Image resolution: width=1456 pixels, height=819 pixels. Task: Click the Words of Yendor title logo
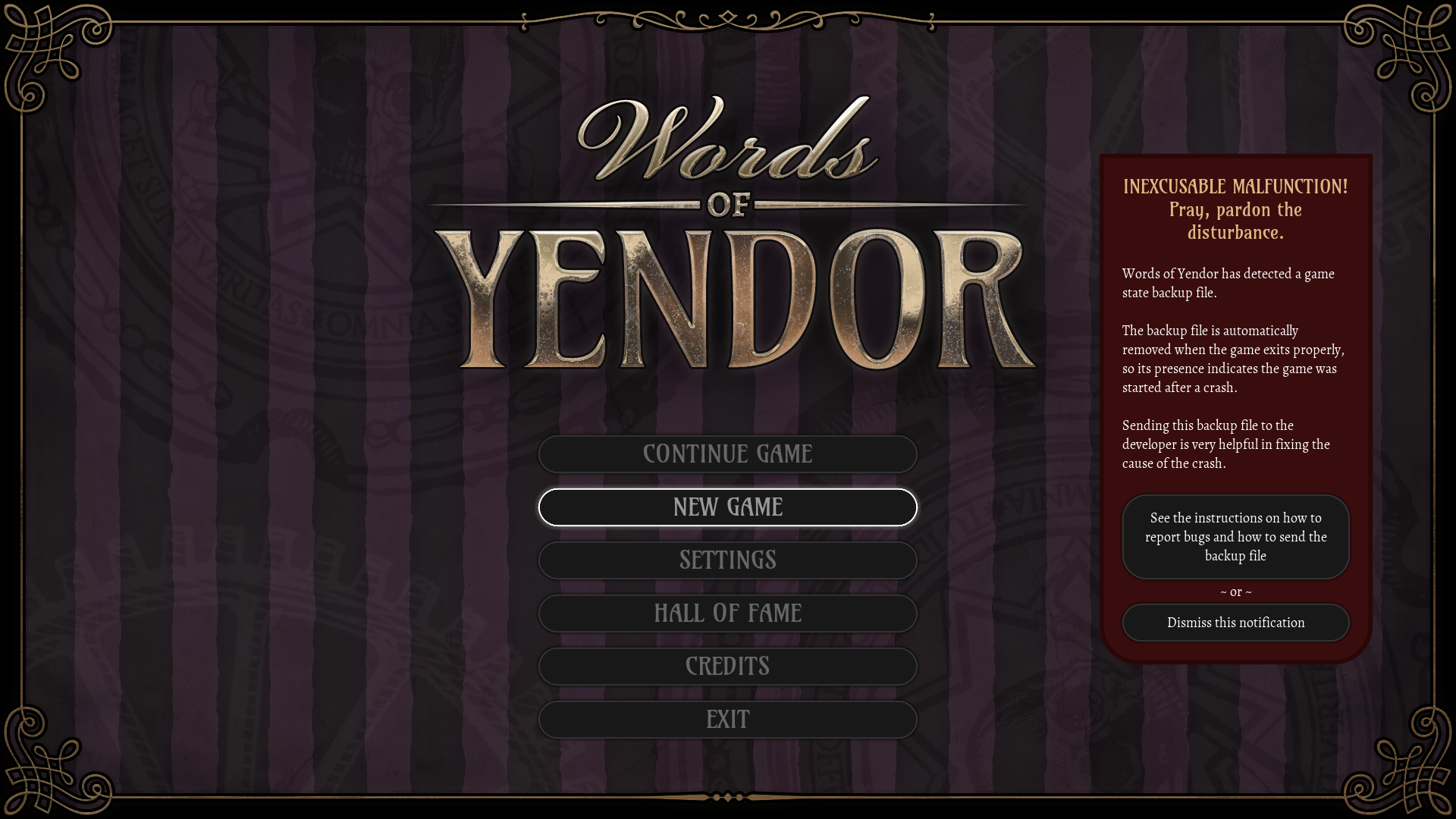[x=727, y=235]
